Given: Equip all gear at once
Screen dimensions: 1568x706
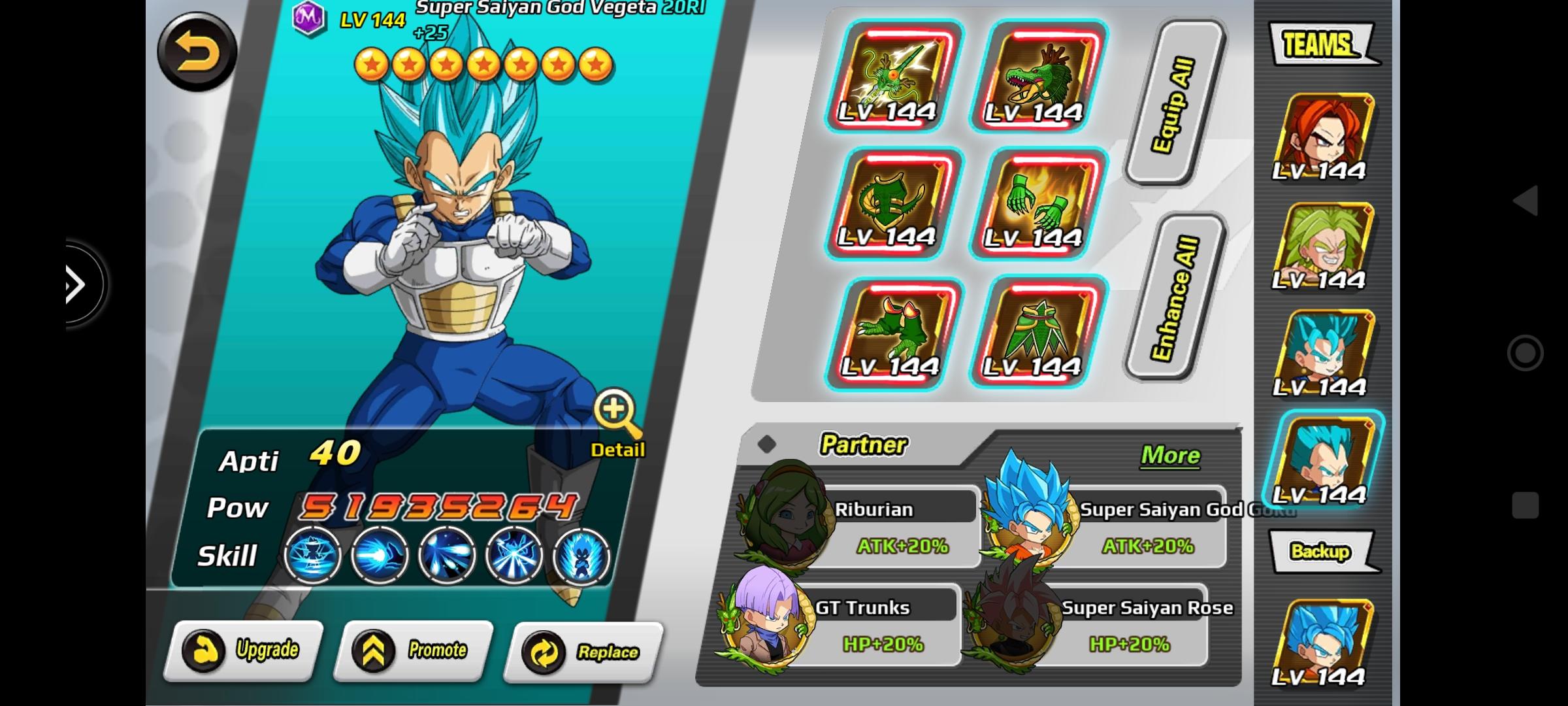Looking at the screenshot, I should click(x=1174, y=103).
